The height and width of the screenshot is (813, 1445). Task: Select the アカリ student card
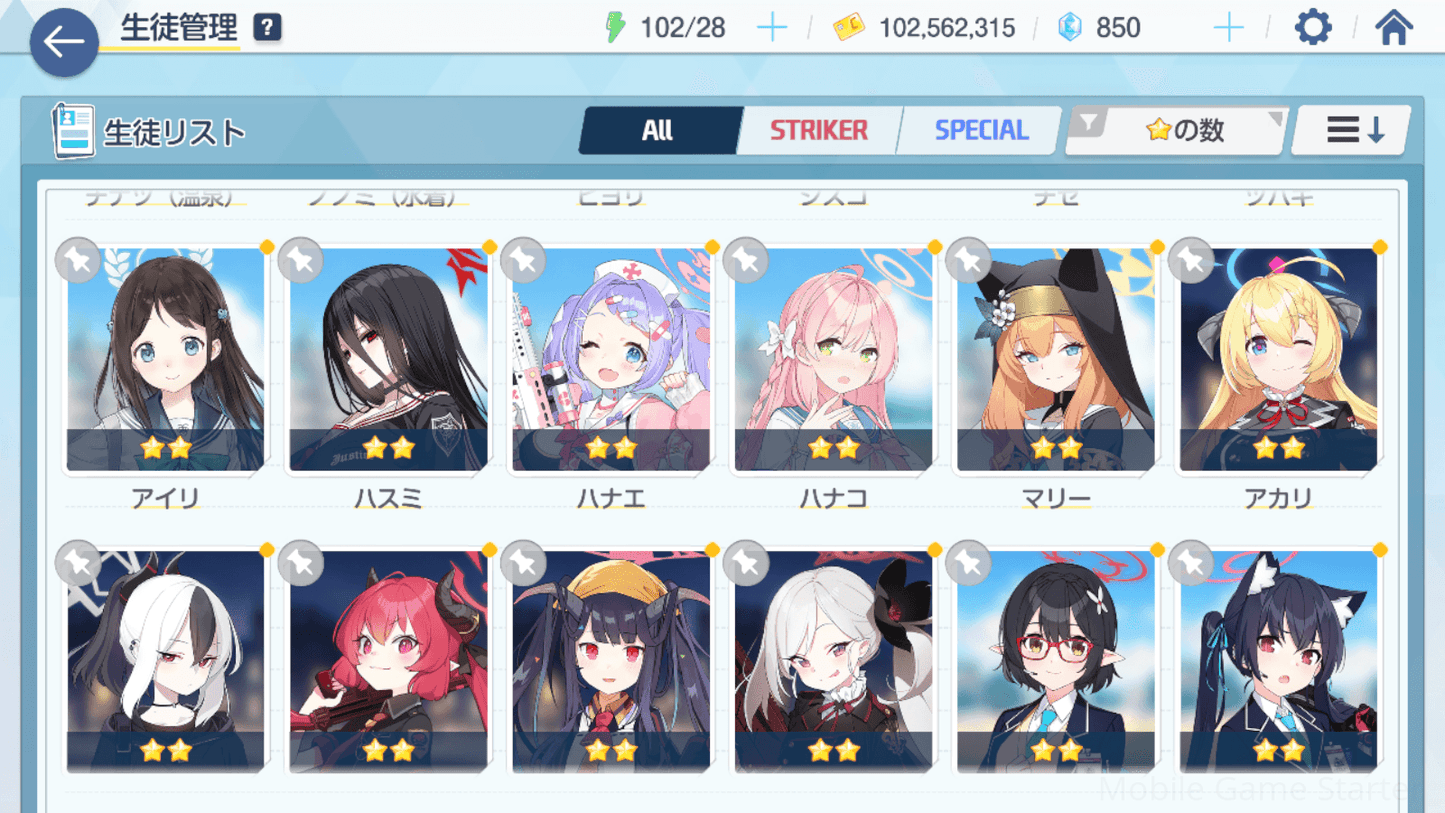1278,360
